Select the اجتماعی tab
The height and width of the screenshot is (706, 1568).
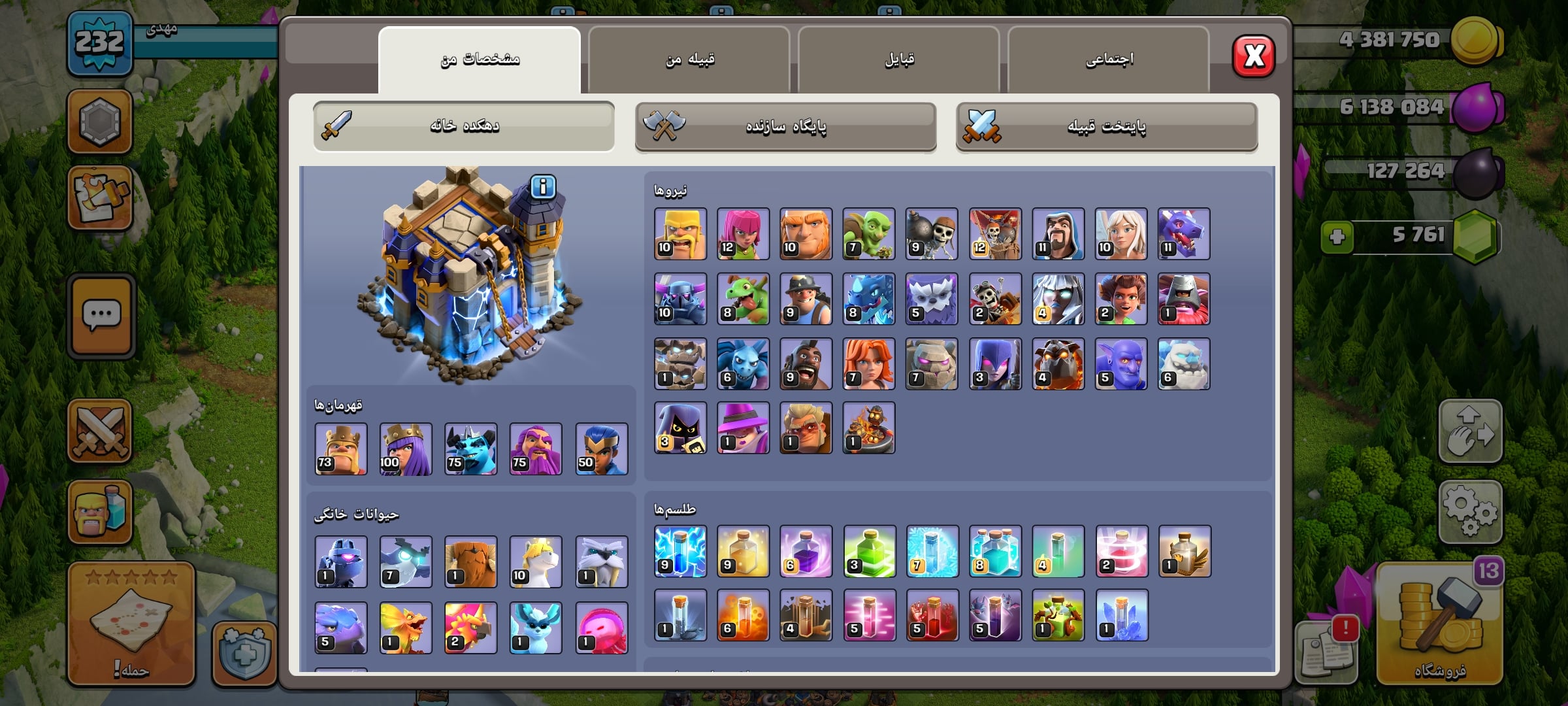1109,60
